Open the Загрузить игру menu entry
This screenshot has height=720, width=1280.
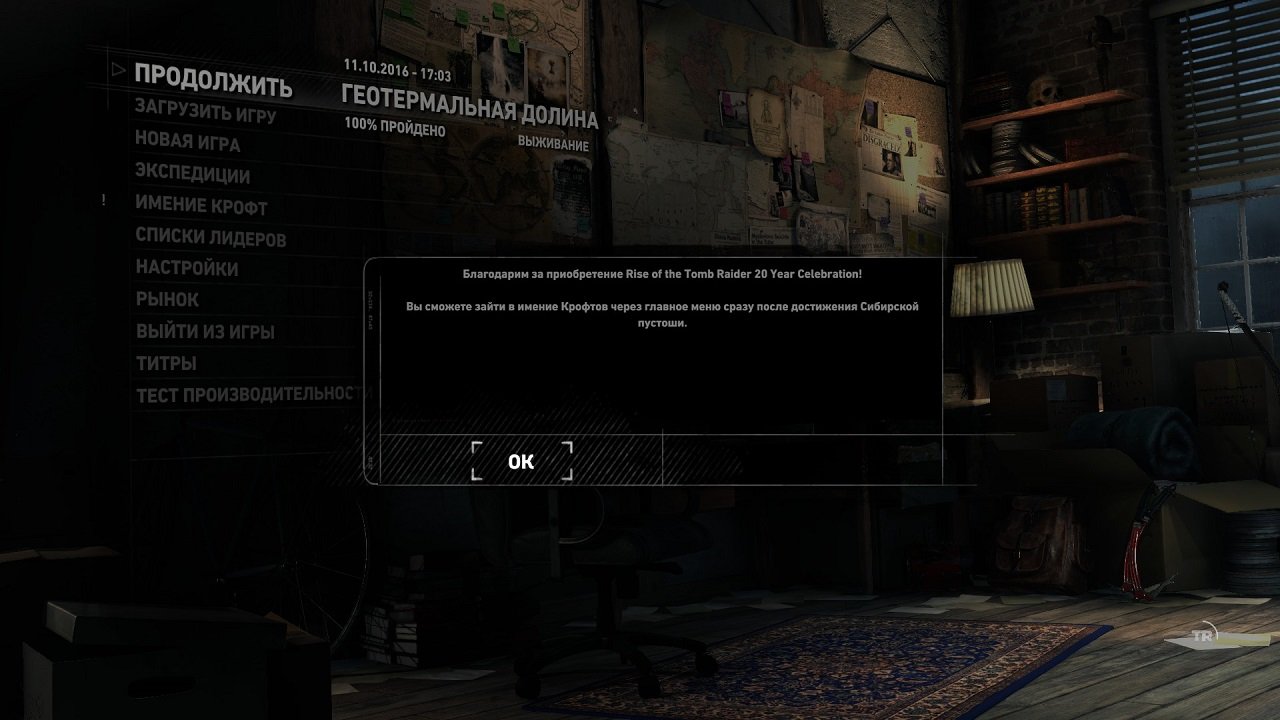205,111
